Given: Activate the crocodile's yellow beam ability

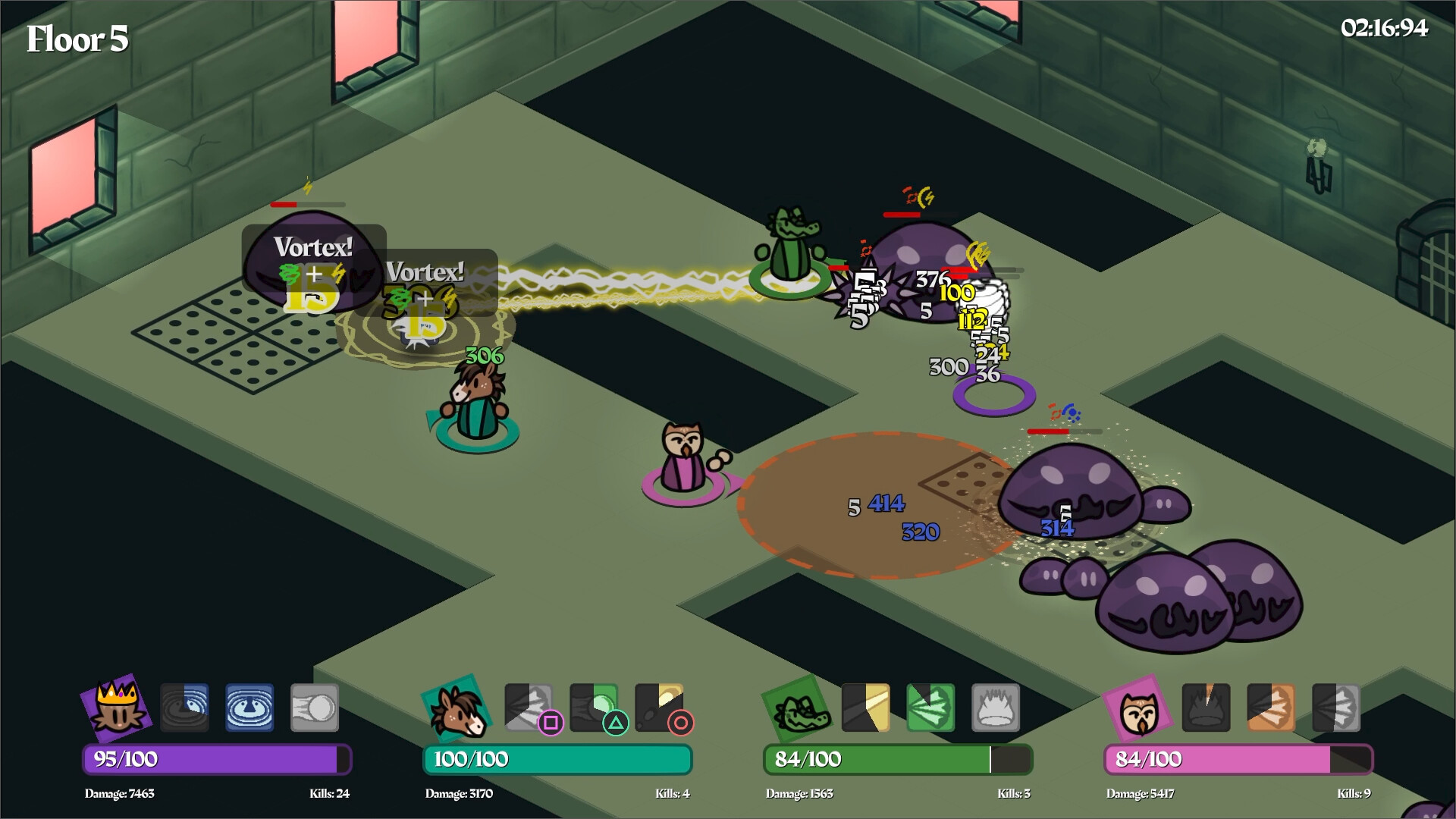Looking at the screenshot, I should coord(865,708).
